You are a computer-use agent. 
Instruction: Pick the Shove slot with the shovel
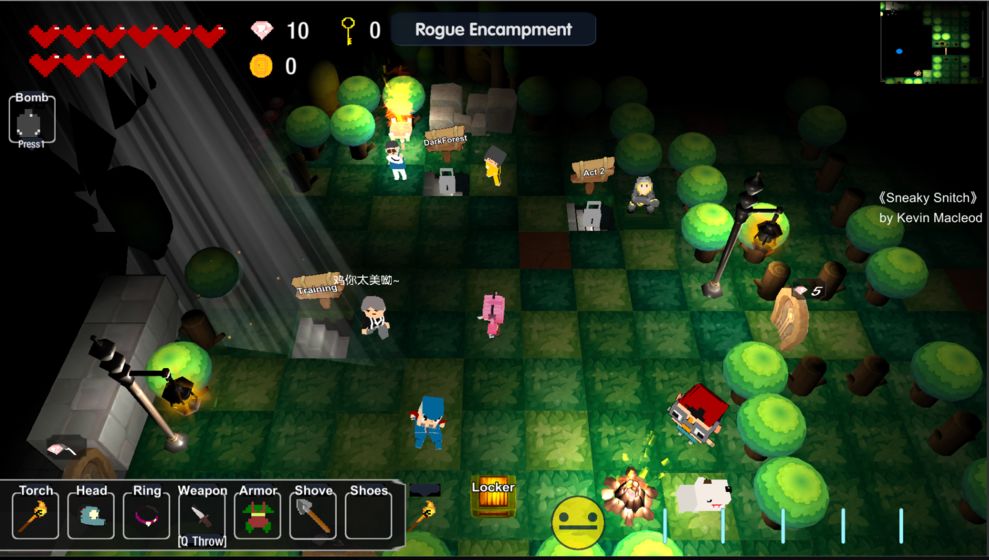313,516
